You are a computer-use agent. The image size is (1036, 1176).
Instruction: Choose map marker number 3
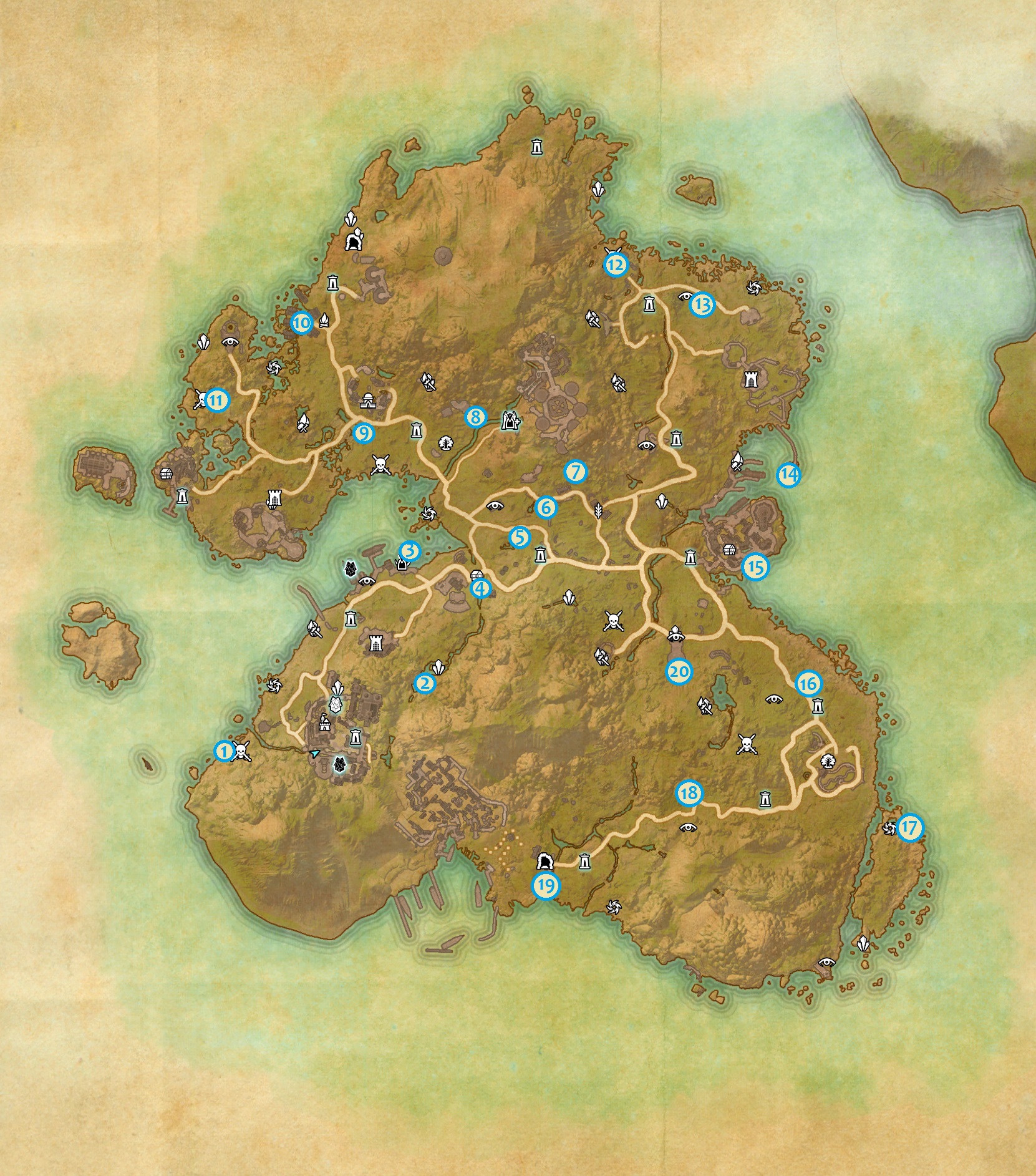click(x=410, y=551)
